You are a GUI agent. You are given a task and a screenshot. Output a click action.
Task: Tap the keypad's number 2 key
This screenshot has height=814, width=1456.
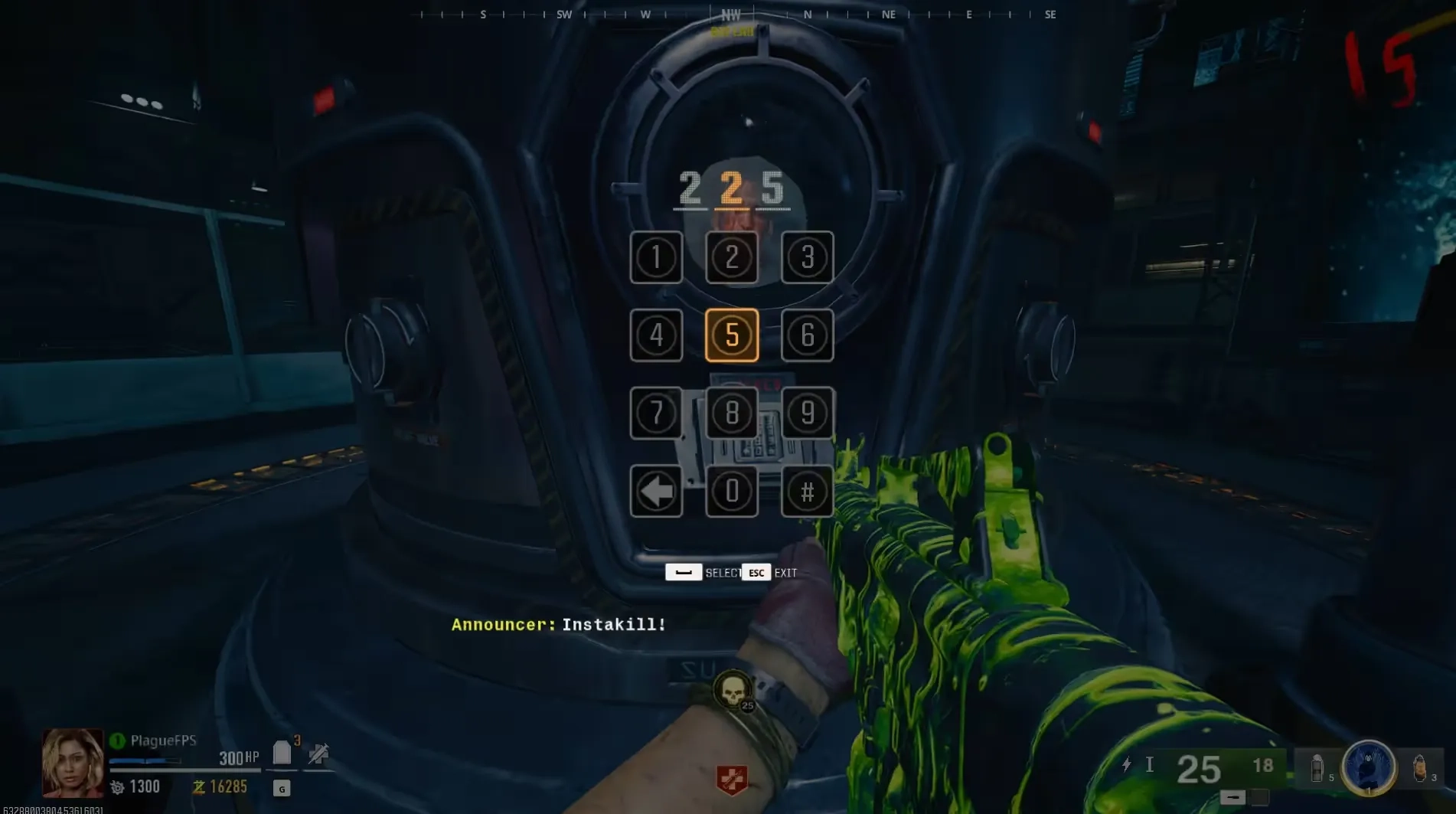[732, 257]
